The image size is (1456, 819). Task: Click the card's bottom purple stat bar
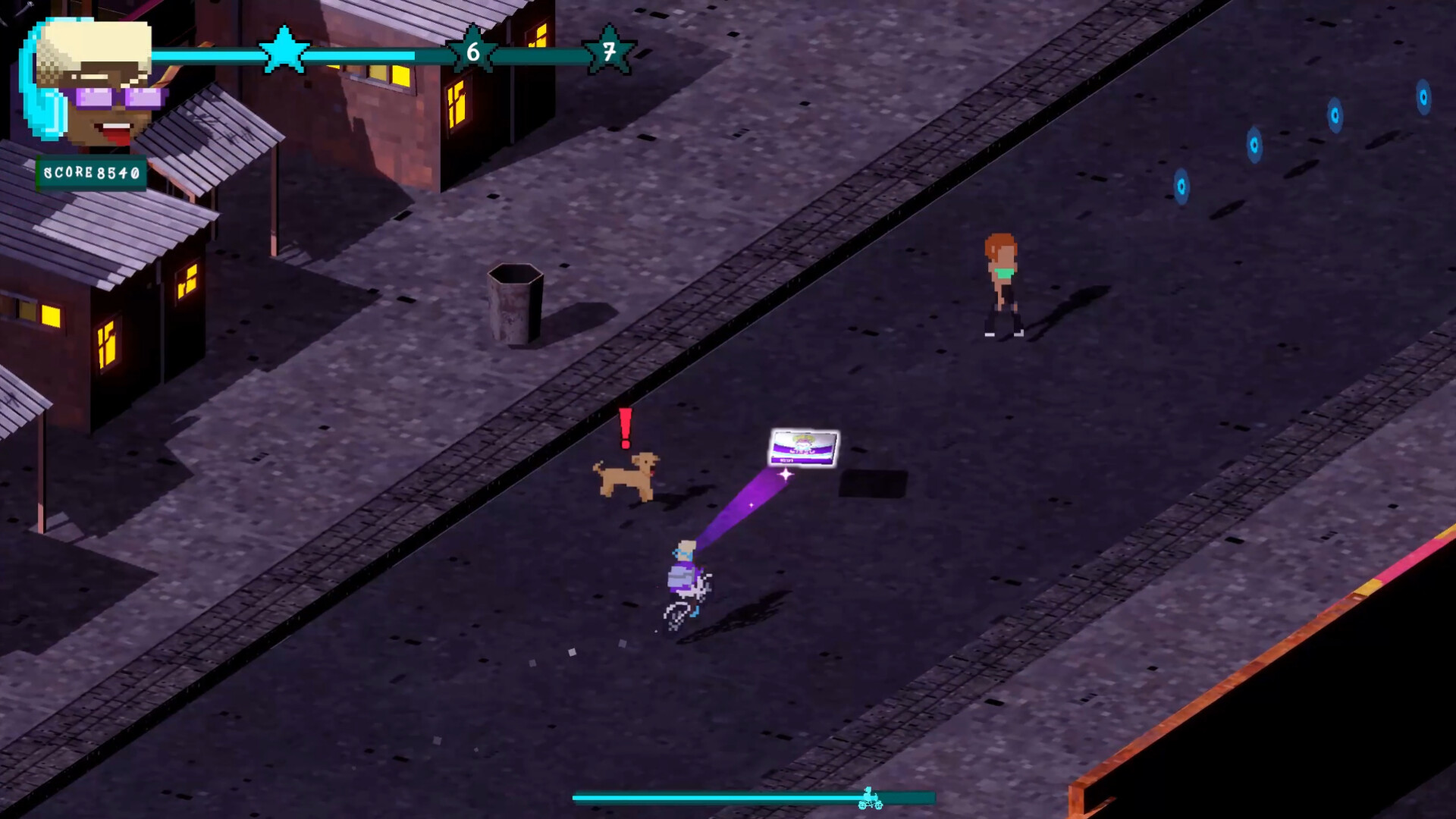pyautogui.click(x=800, y=460)
